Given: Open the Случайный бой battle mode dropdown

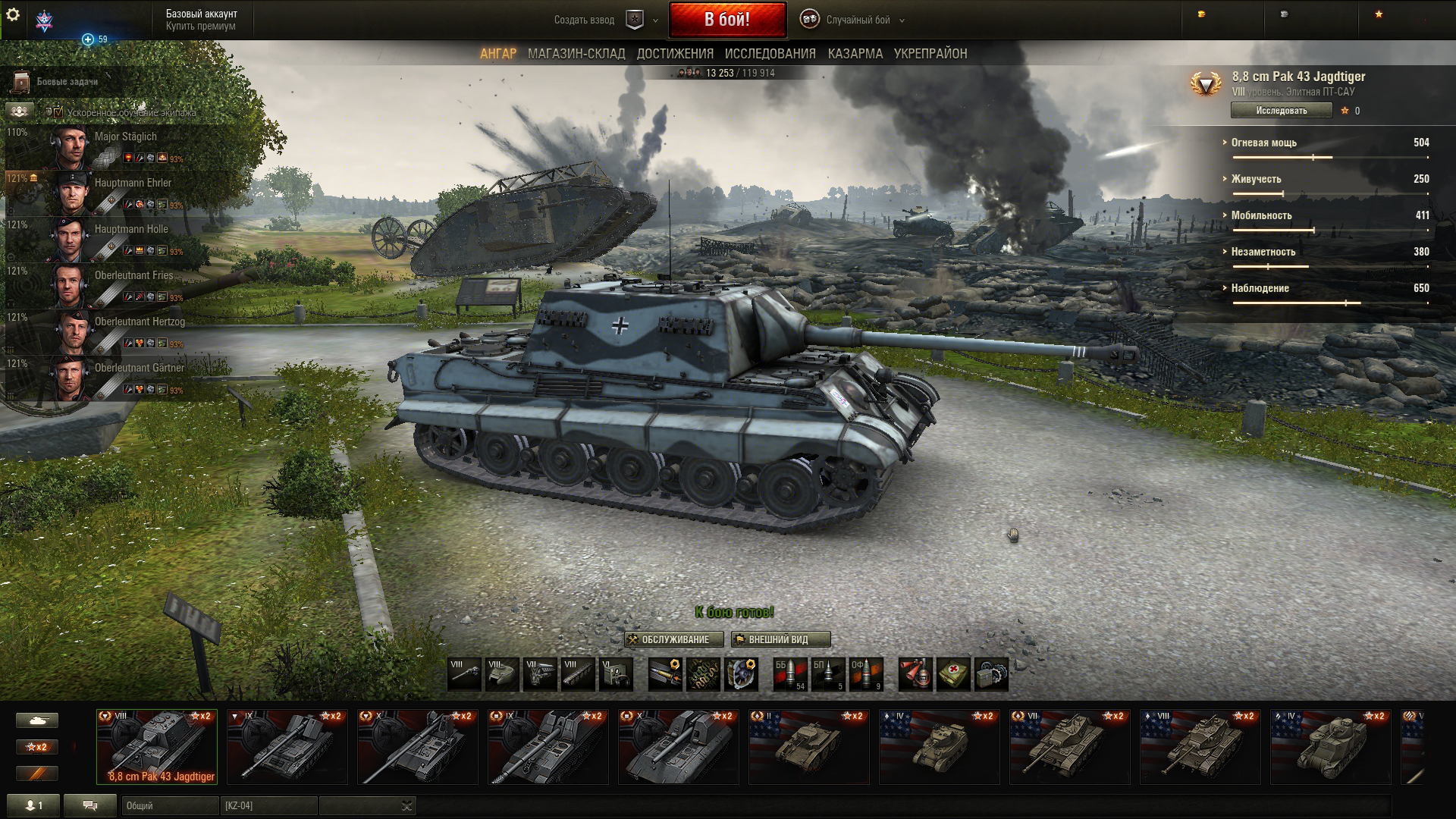Looking at the screenshot, I should [858, 20].
